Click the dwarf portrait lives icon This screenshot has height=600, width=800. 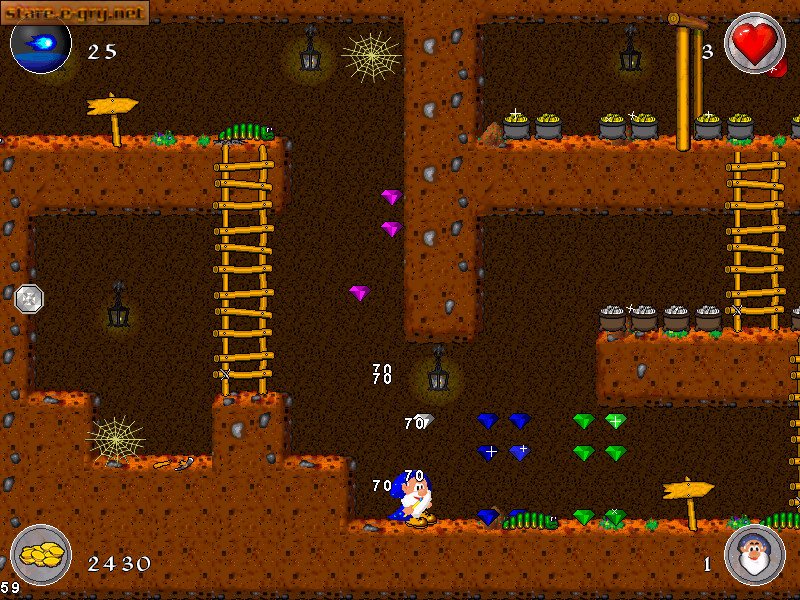pyautogui.click(x=753, y=555)
